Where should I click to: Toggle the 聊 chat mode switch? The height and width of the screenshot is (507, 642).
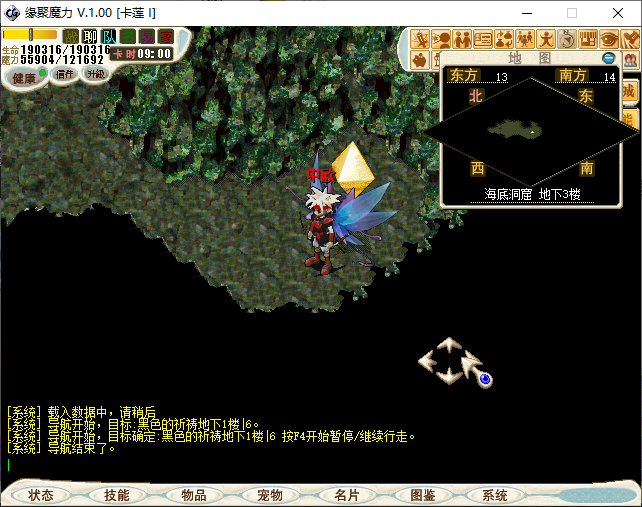tap(90, 36)
